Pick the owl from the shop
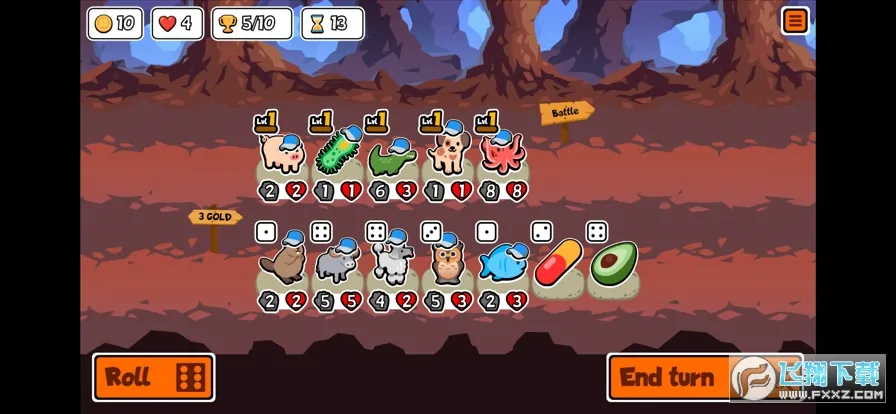 tap(446, 264)
